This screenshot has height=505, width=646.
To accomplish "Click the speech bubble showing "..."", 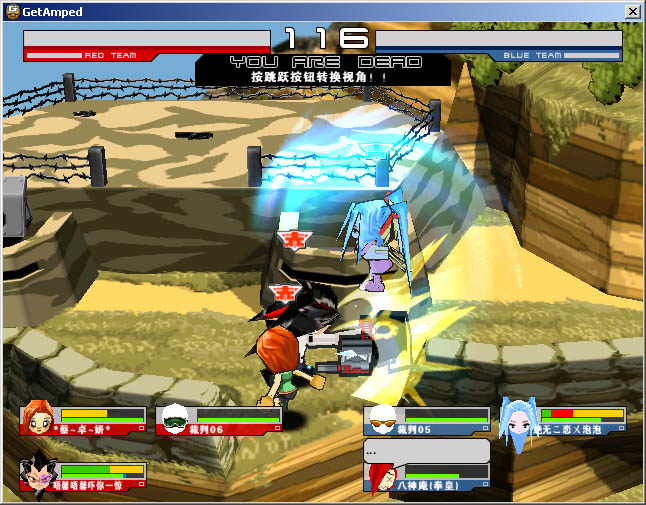I will (x=425, y=450).
